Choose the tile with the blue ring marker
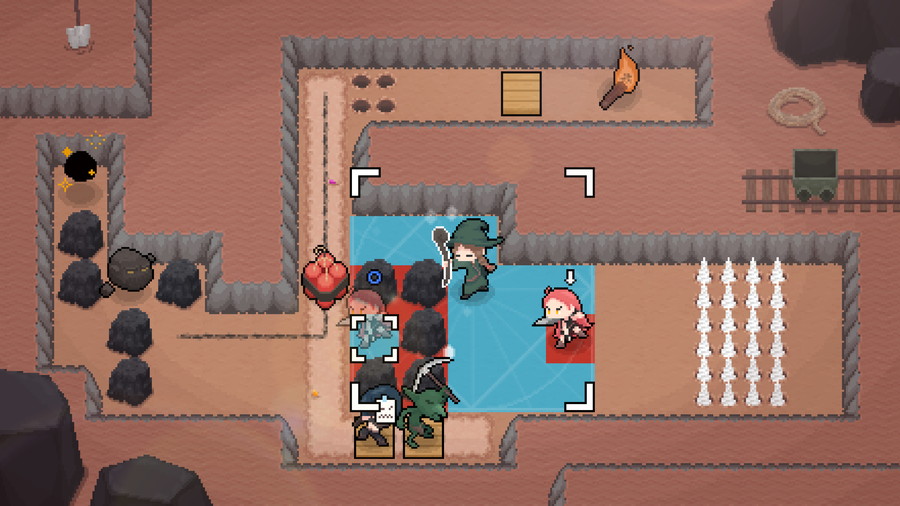900x506 pixels. tap(375, 277)
